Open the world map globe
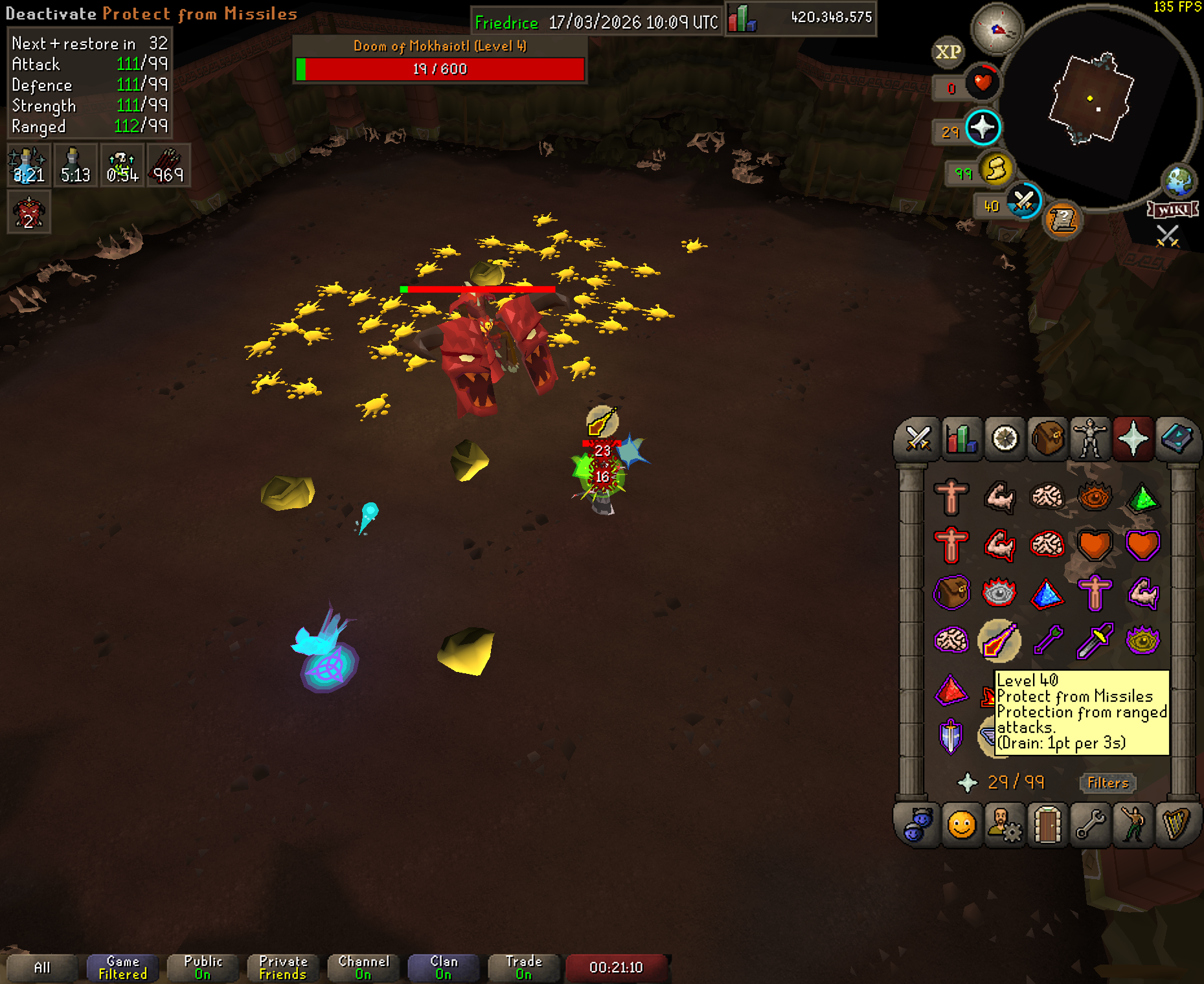 coord(1178,181)
